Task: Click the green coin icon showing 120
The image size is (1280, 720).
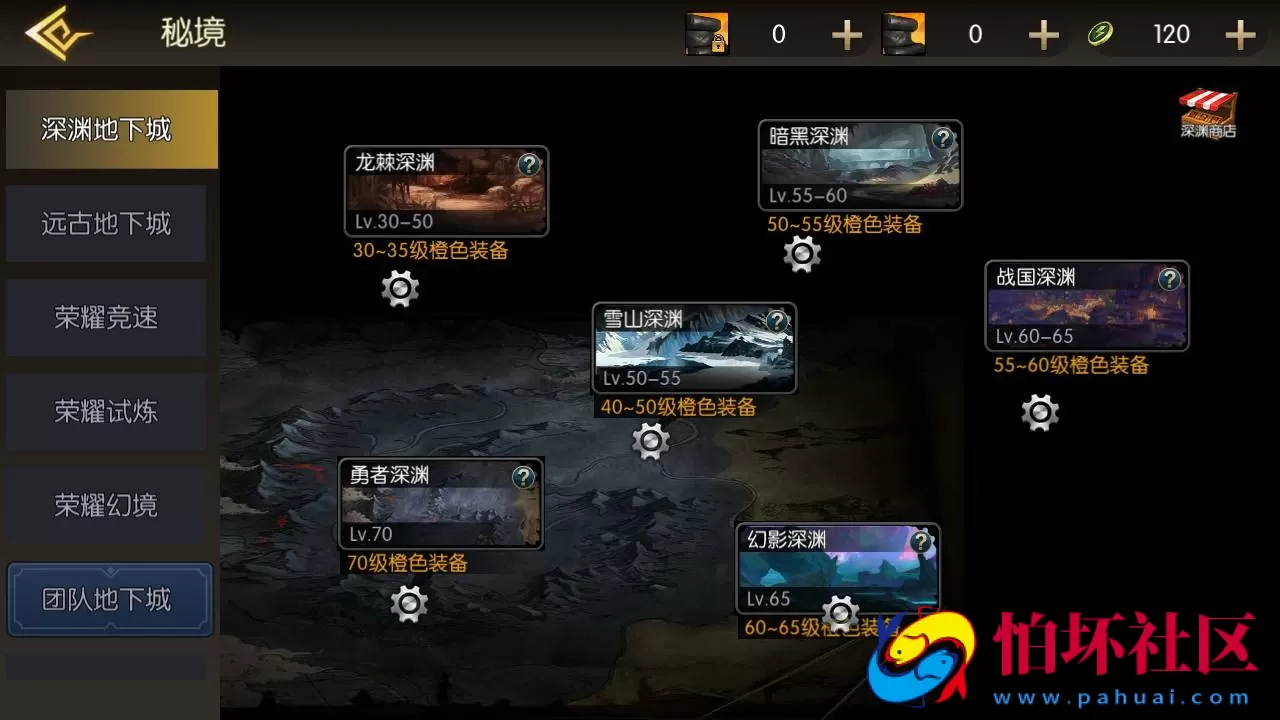Action: tap(1103, 33)
